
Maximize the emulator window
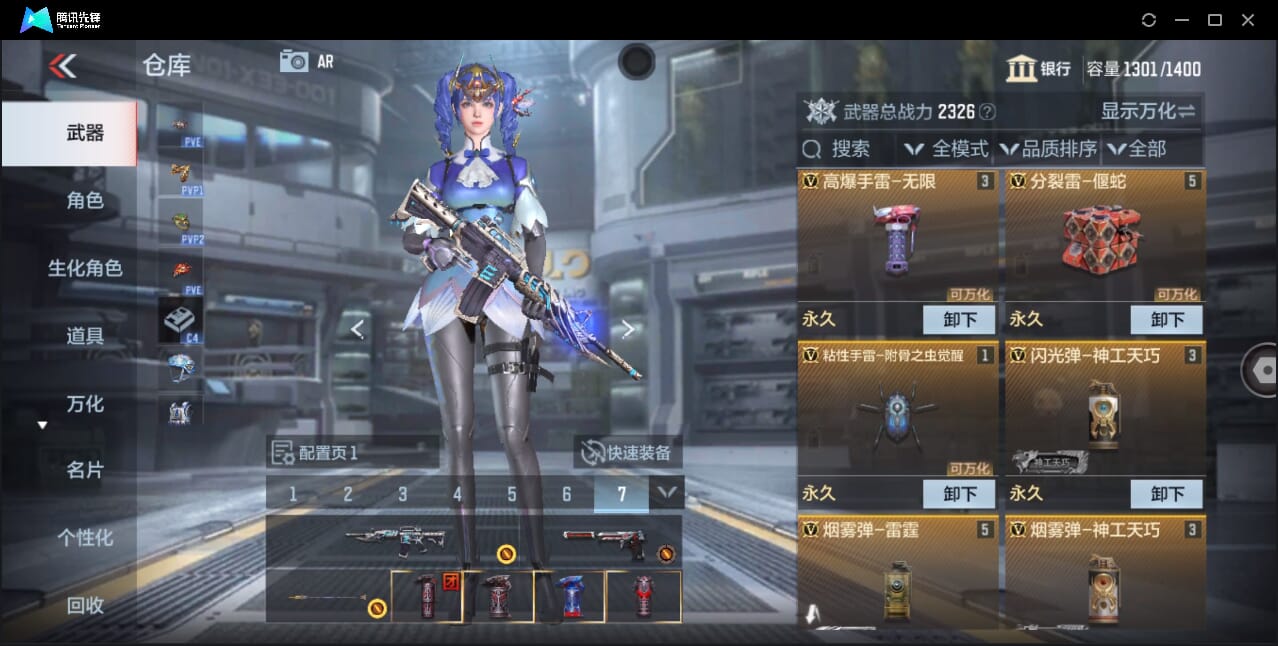[x=1215, y=20]
